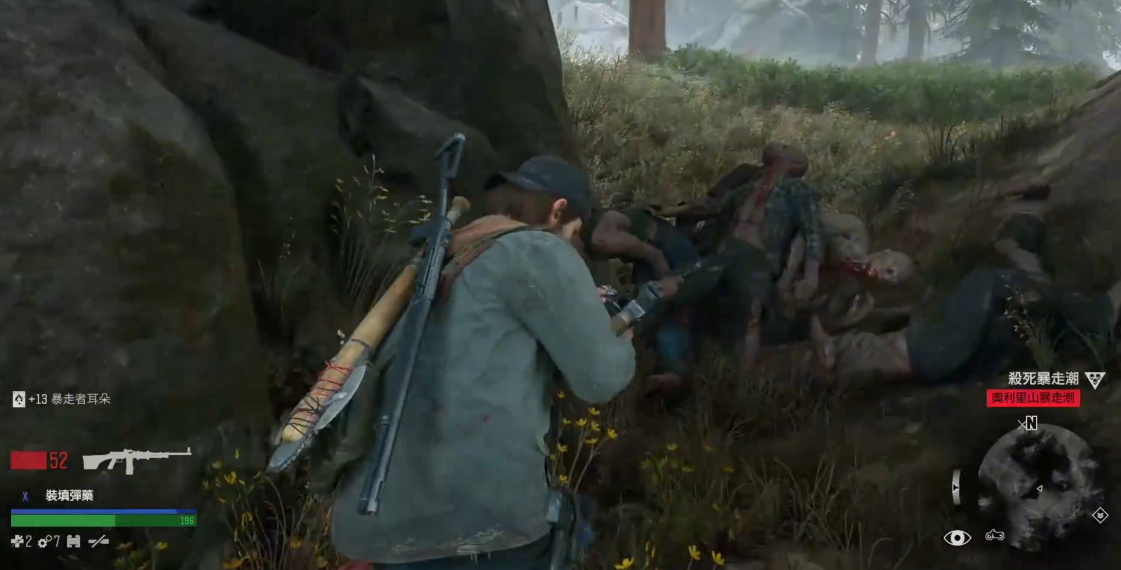Select the motorcycle icon by the minimap
Screen dimensions: 1121x570
[994, 536]
